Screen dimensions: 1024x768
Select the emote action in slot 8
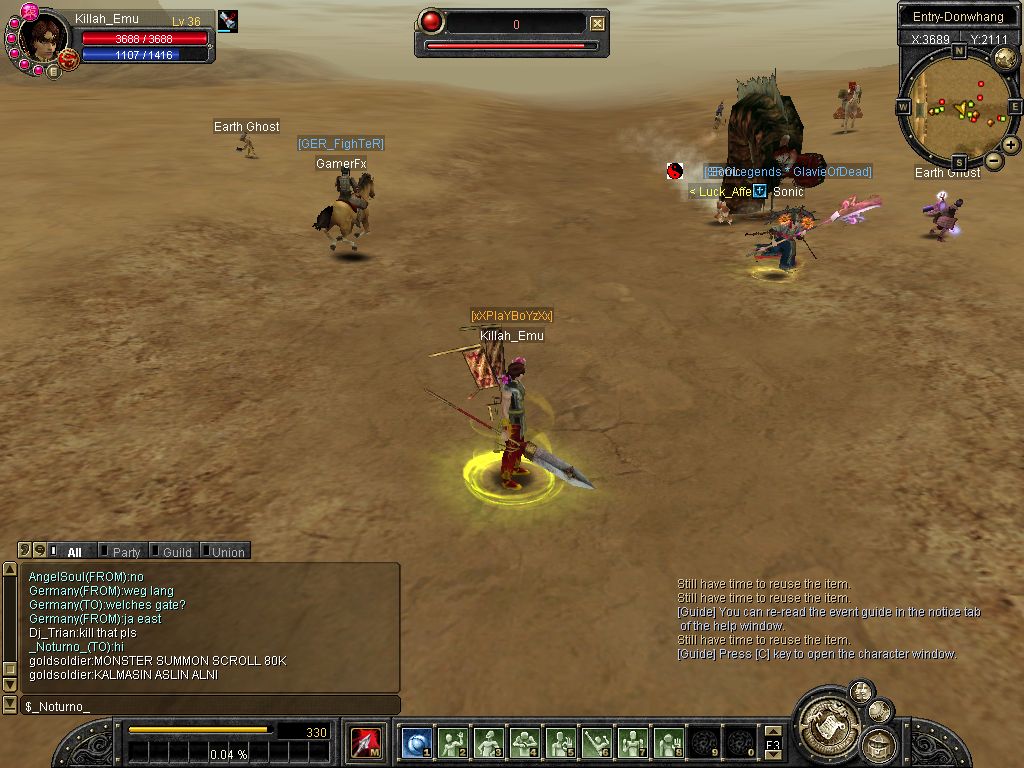pyautogui.click(x=669, y=742)
